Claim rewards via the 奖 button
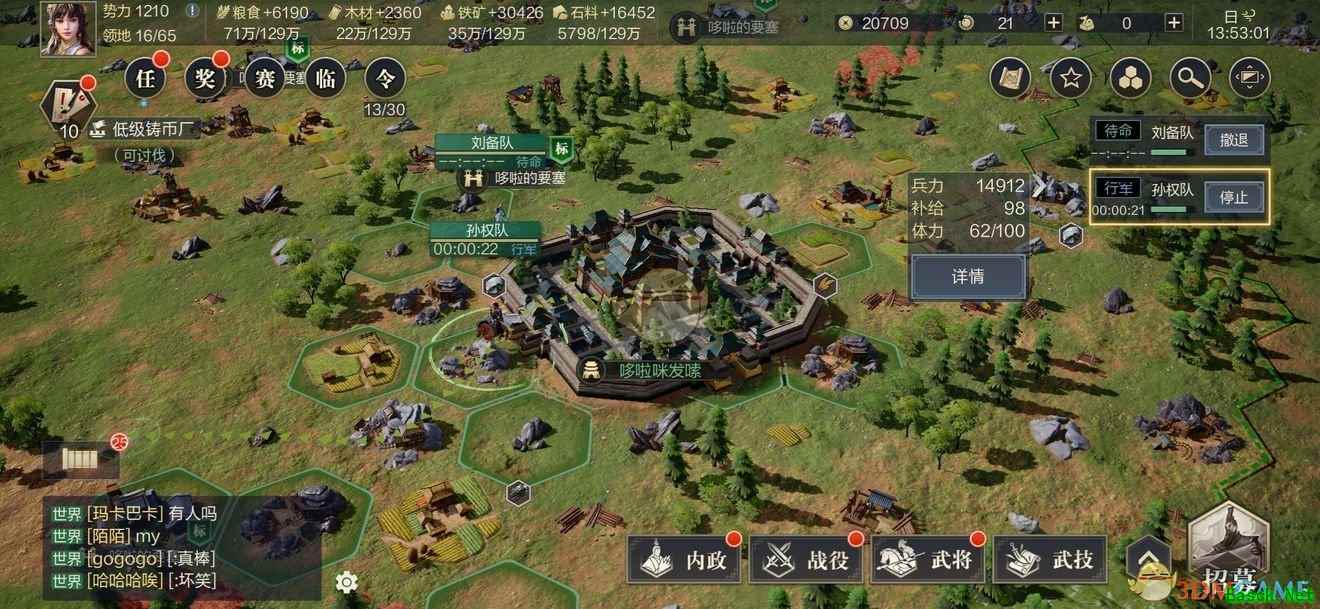 [205, 78]
